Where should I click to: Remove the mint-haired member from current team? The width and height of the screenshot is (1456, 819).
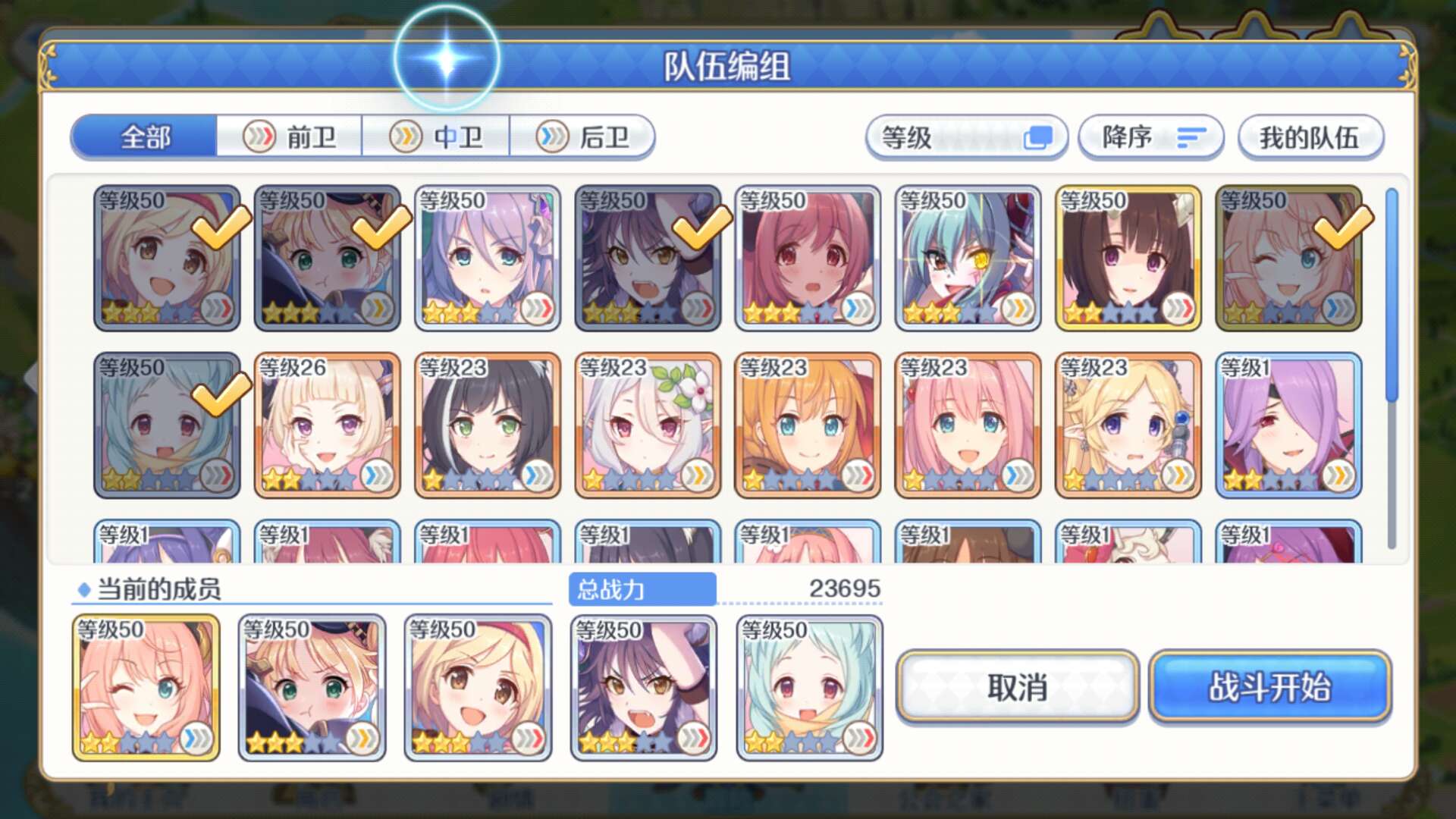tap(809, 687)
